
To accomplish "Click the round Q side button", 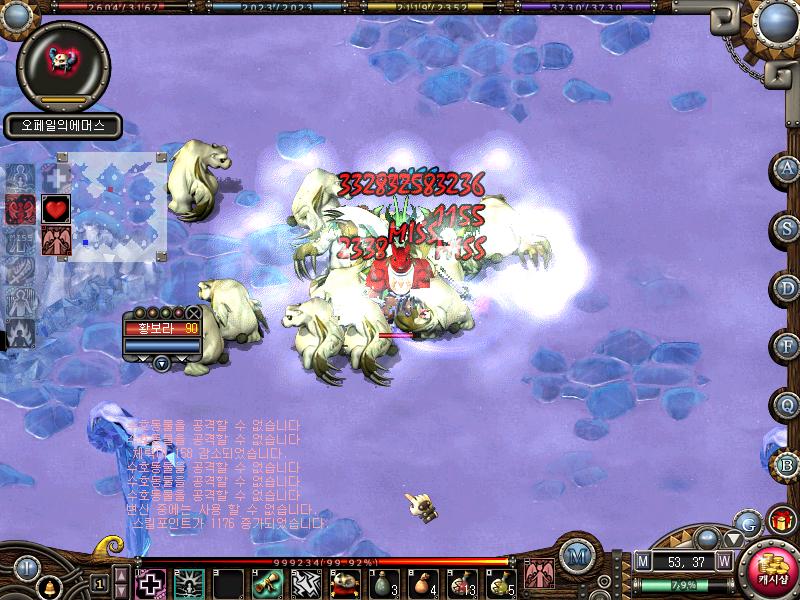I will 787,405.
